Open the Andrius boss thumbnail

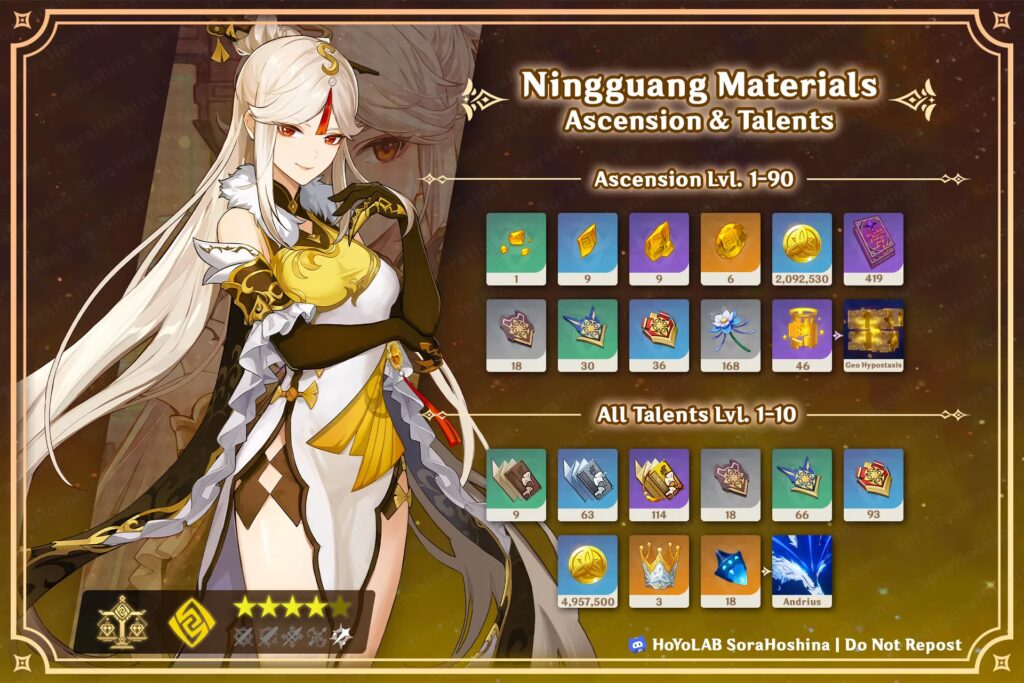802,571
